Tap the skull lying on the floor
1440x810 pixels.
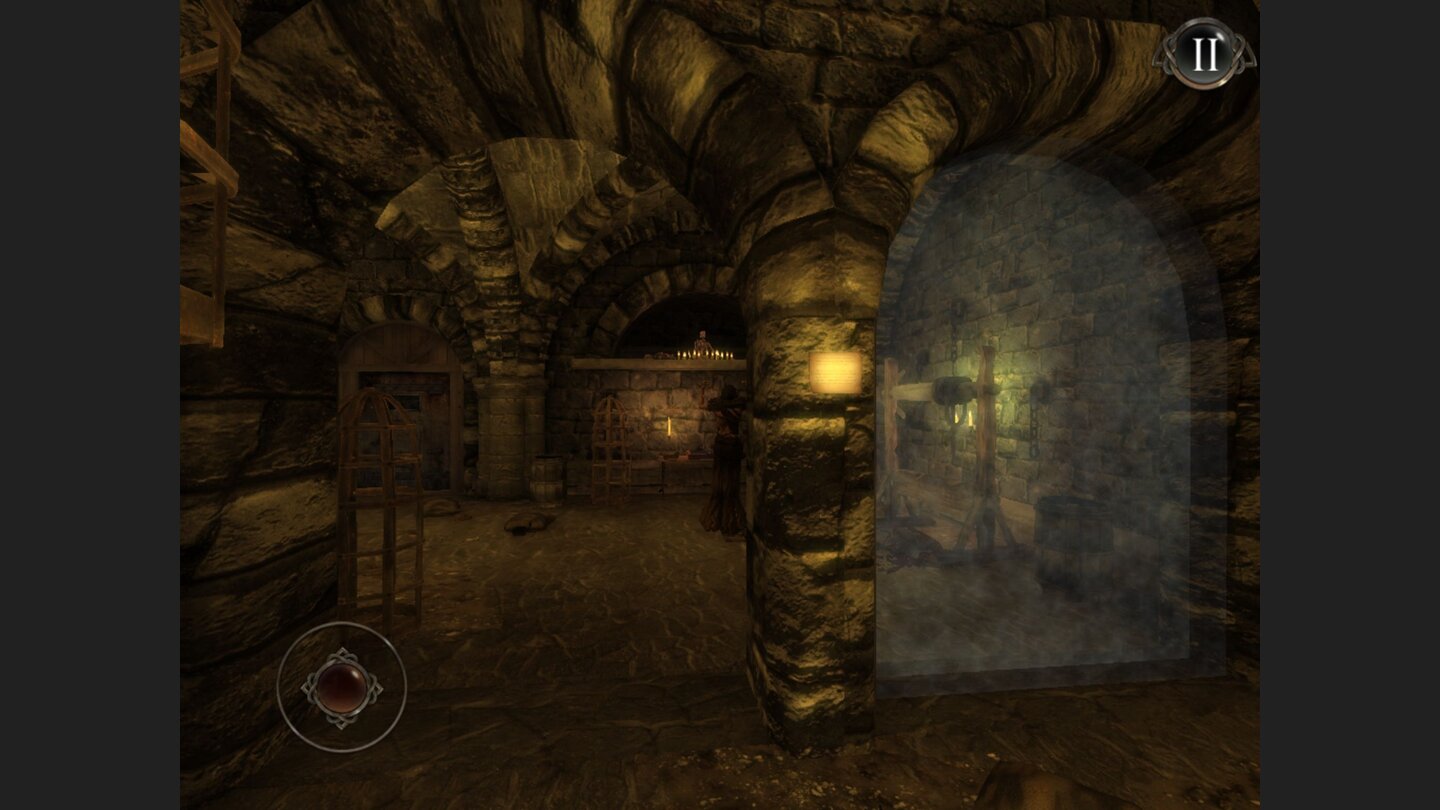(x=527, y=523)
